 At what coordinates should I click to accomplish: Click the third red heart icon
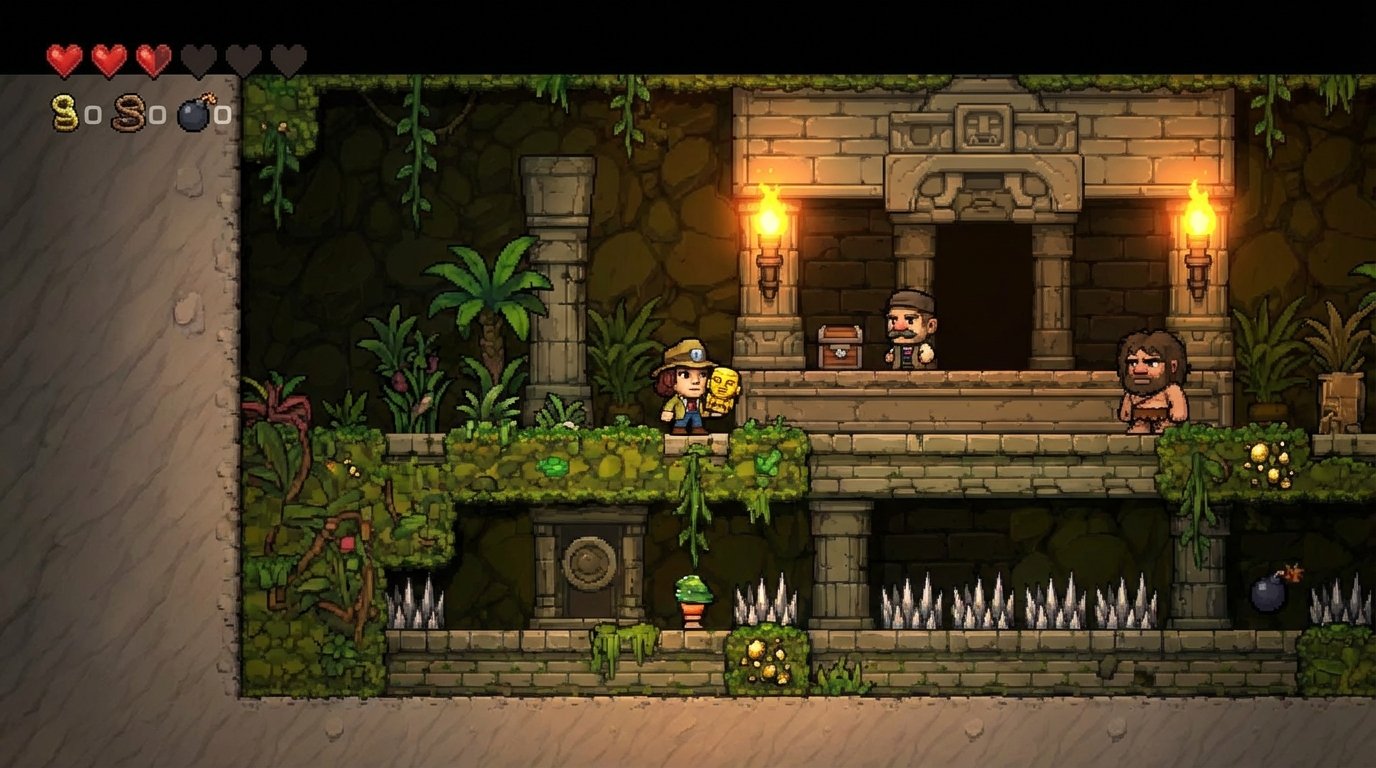click(152, 57)
